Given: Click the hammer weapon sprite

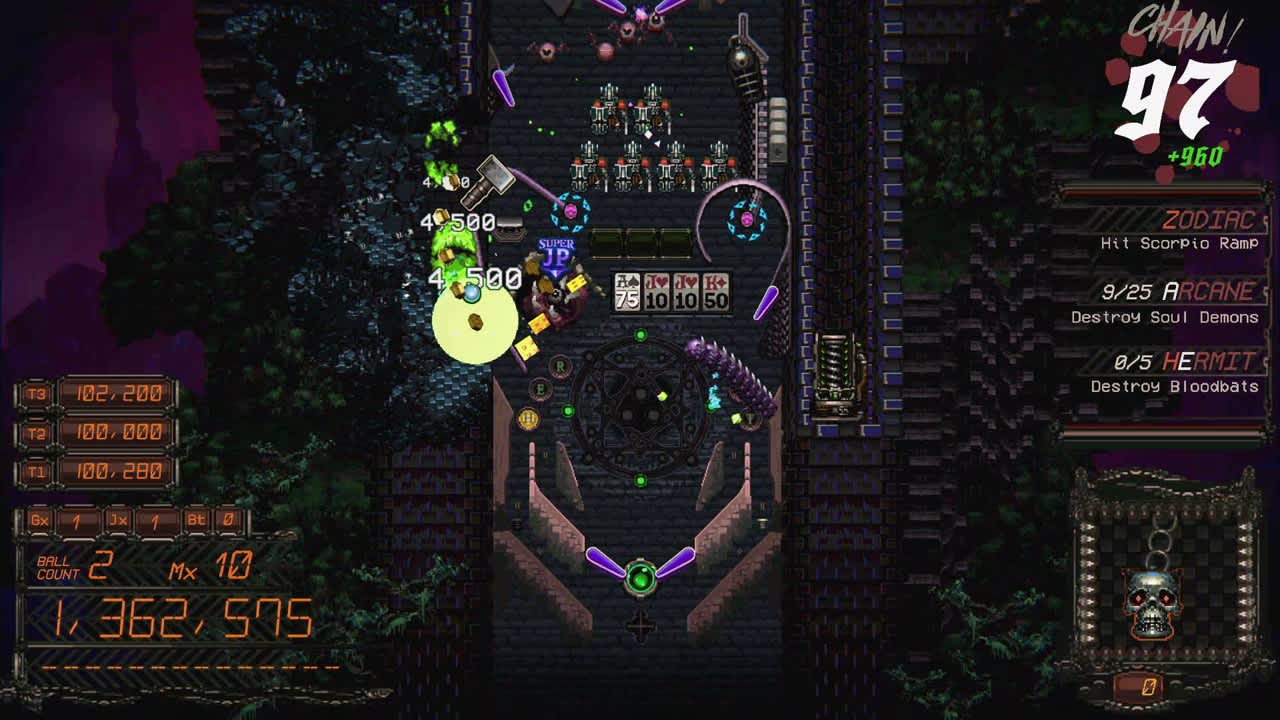Looking at the screenshot, I should (x=494, y=181).
